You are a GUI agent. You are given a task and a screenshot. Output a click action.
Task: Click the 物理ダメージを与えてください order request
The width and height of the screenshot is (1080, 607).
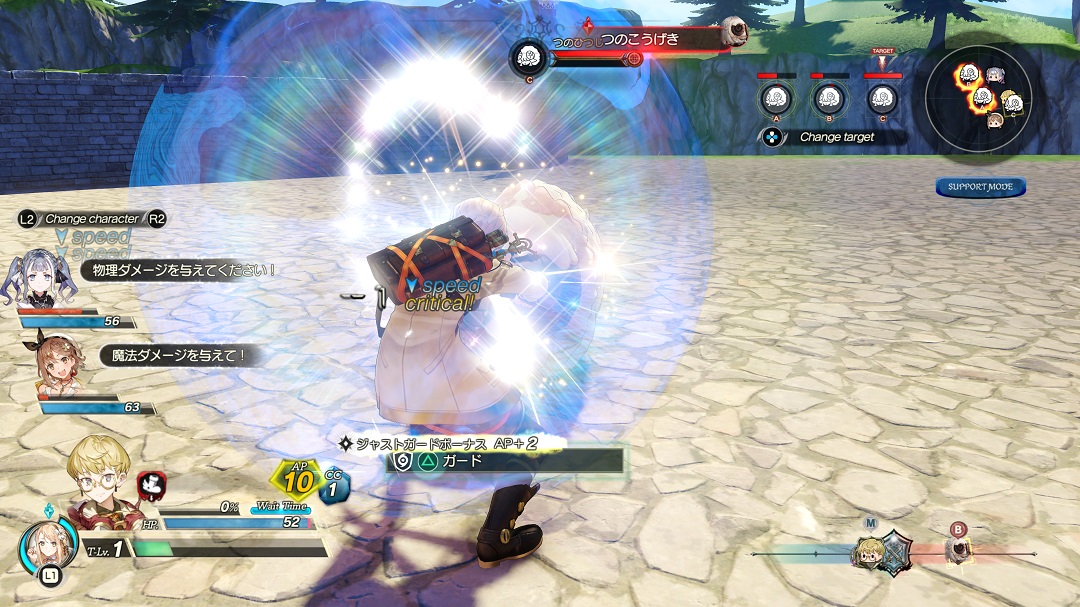(178, 270)
